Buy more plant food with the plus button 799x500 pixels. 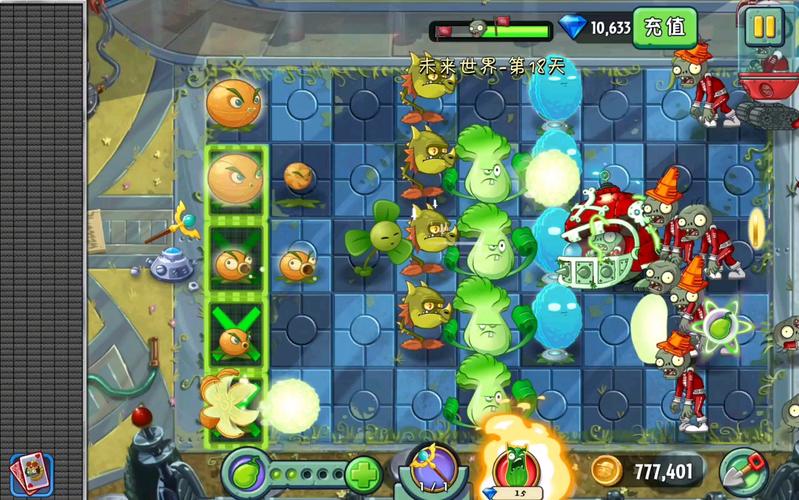point(364,471)
